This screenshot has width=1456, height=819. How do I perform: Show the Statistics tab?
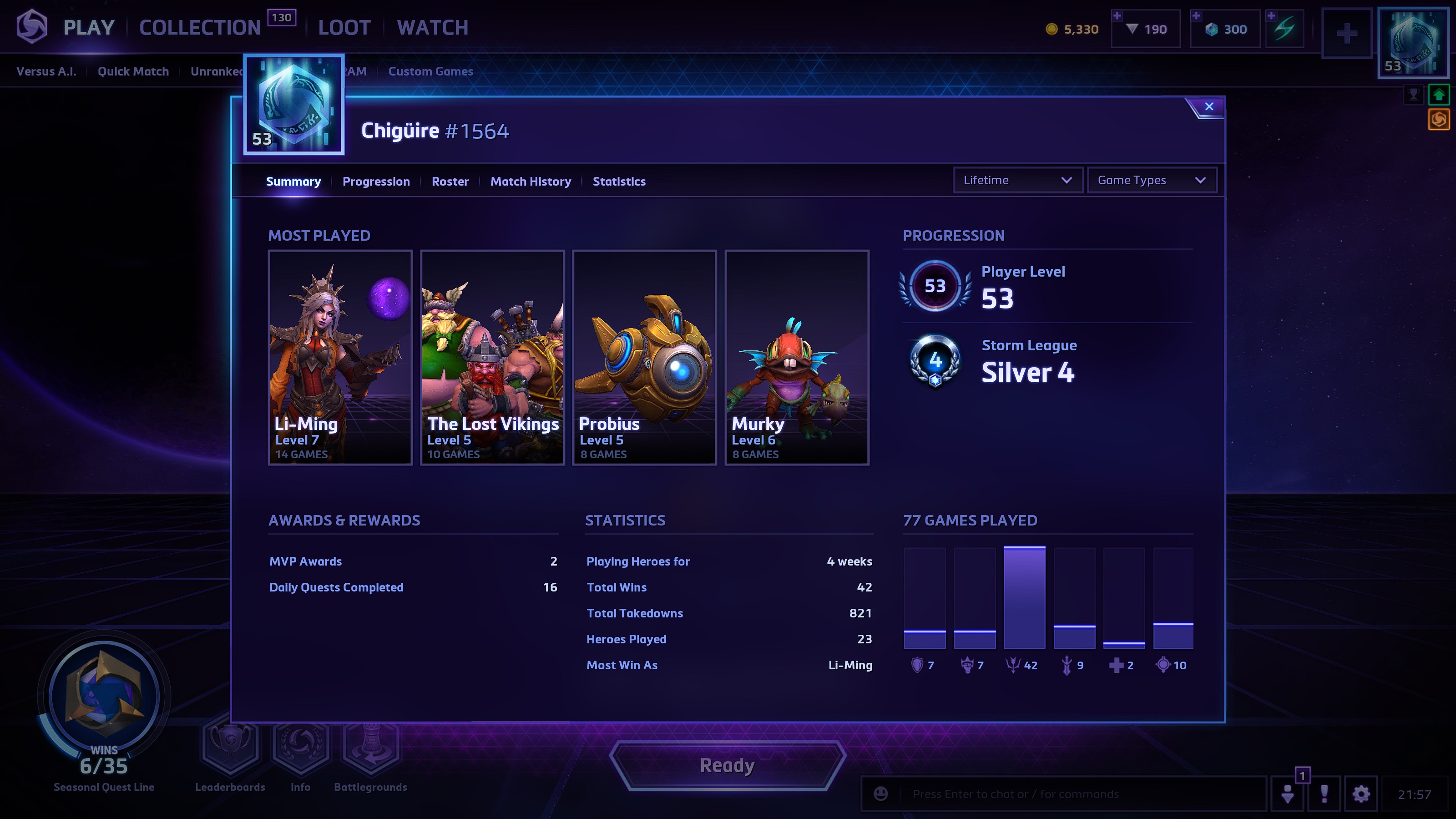(619, 182)
